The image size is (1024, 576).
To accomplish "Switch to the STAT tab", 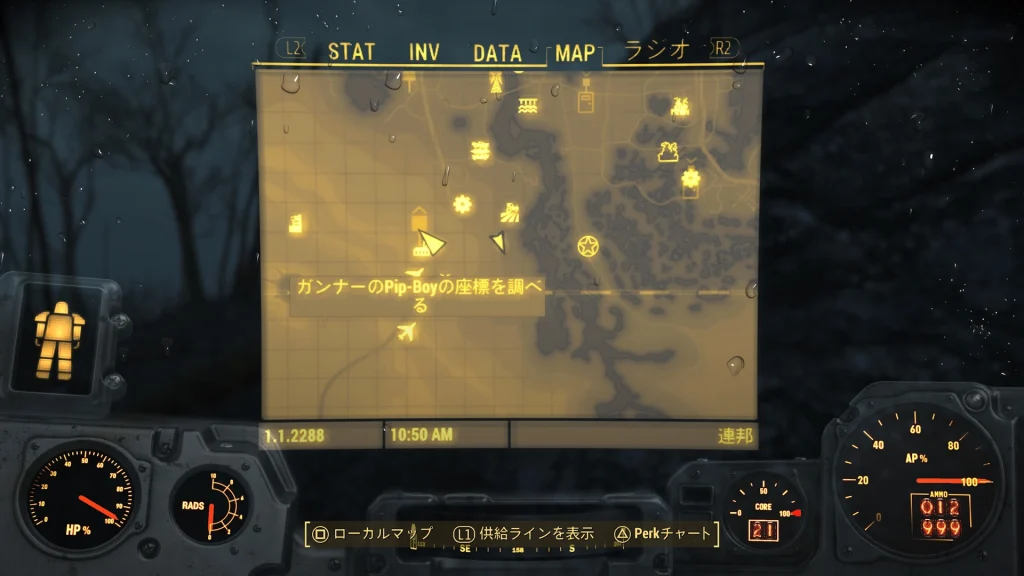I will pyautogui.click(x=351, y=52).
